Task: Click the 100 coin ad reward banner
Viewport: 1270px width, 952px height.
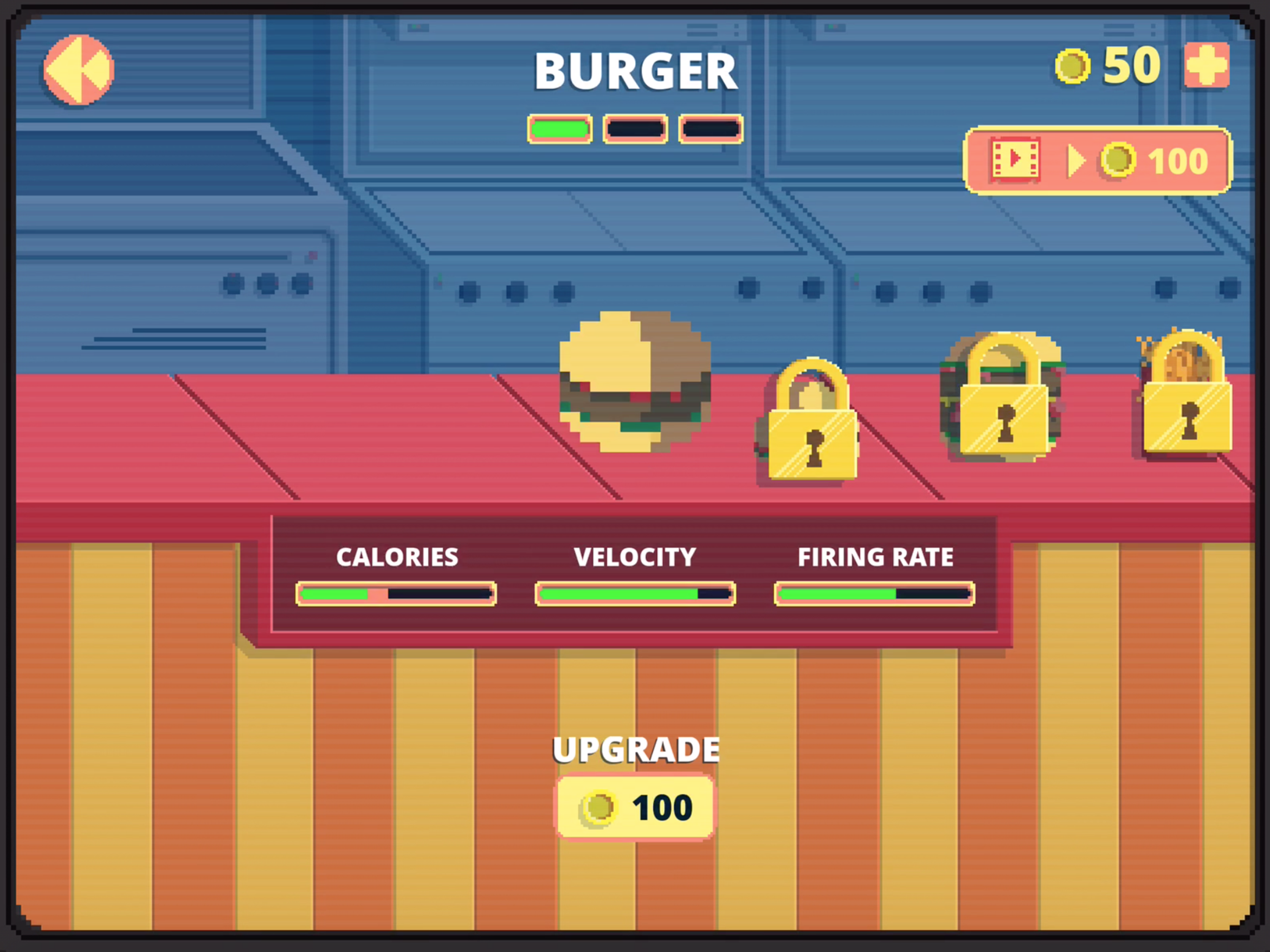Action: click(x=1099, y=161)
